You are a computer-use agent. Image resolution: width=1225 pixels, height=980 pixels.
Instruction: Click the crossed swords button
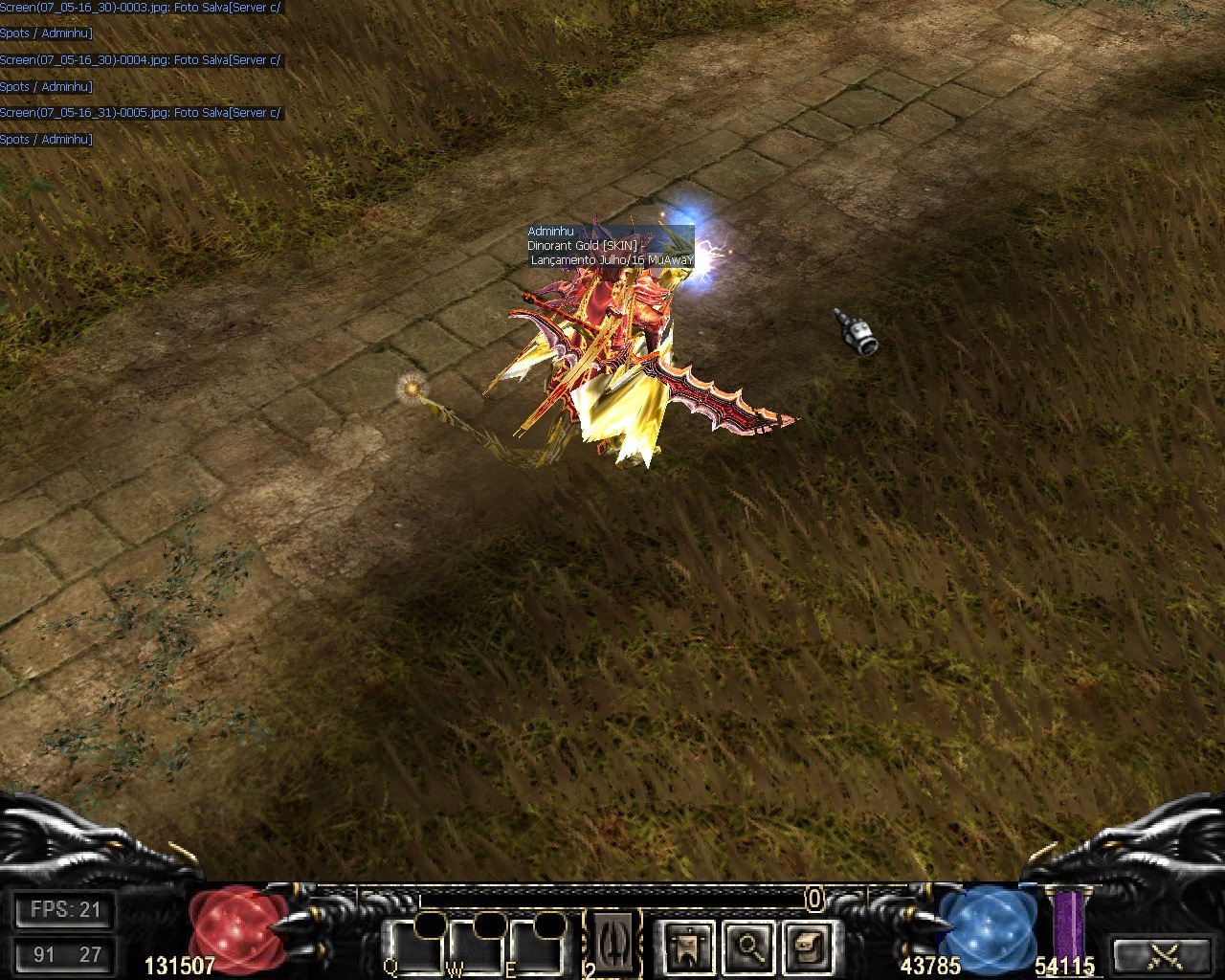point(1165,955)
